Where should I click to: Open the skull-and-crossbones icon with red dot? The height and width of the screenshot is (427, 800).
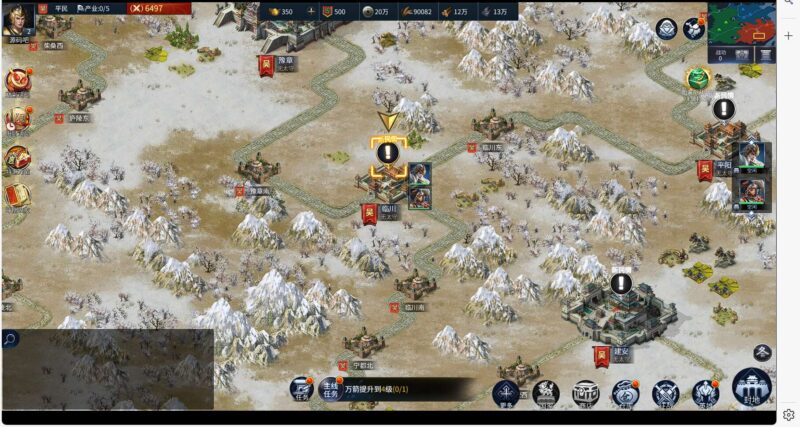[x=694, y=29]
